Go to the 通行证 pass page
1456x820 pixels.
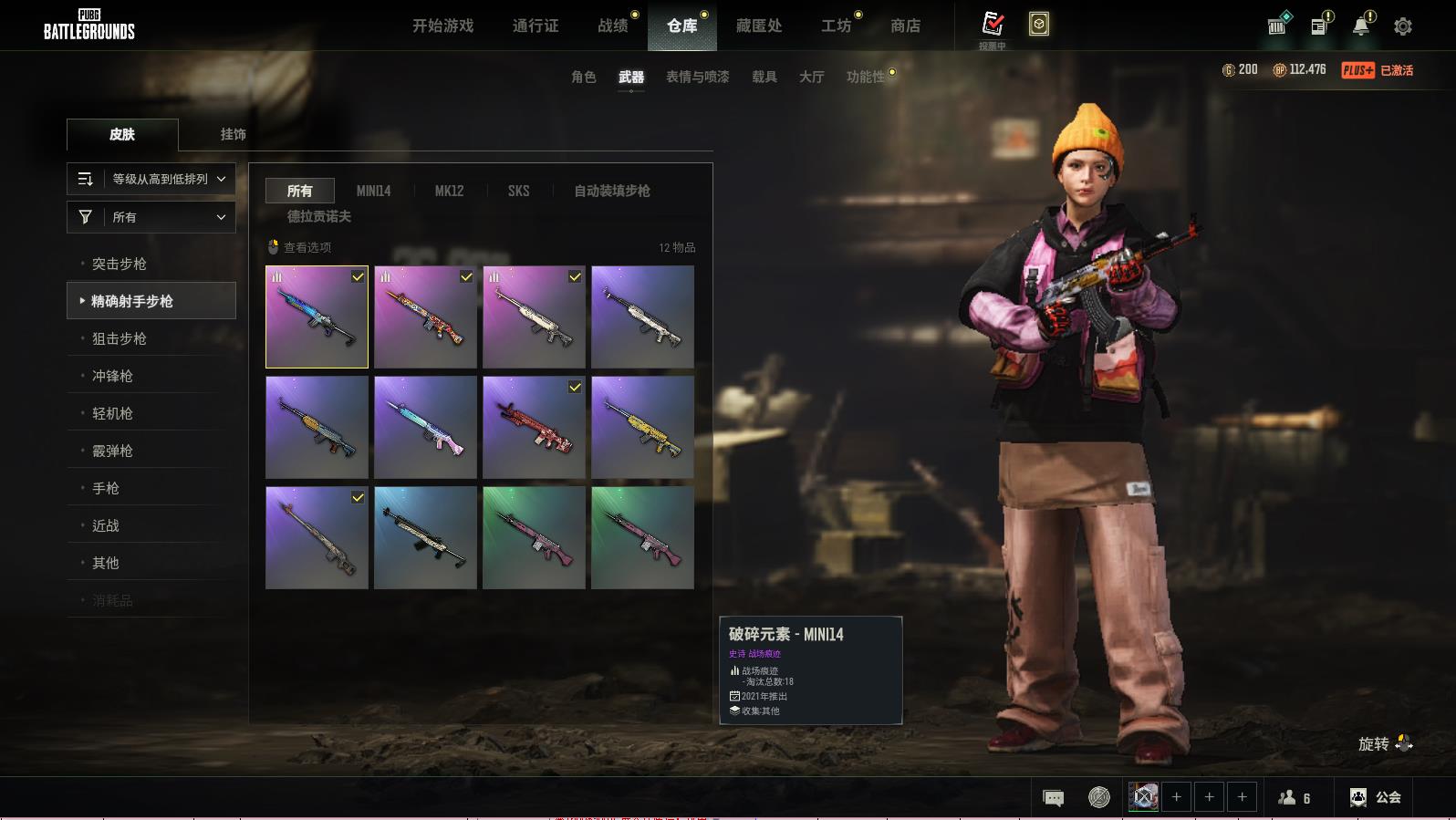536,26
